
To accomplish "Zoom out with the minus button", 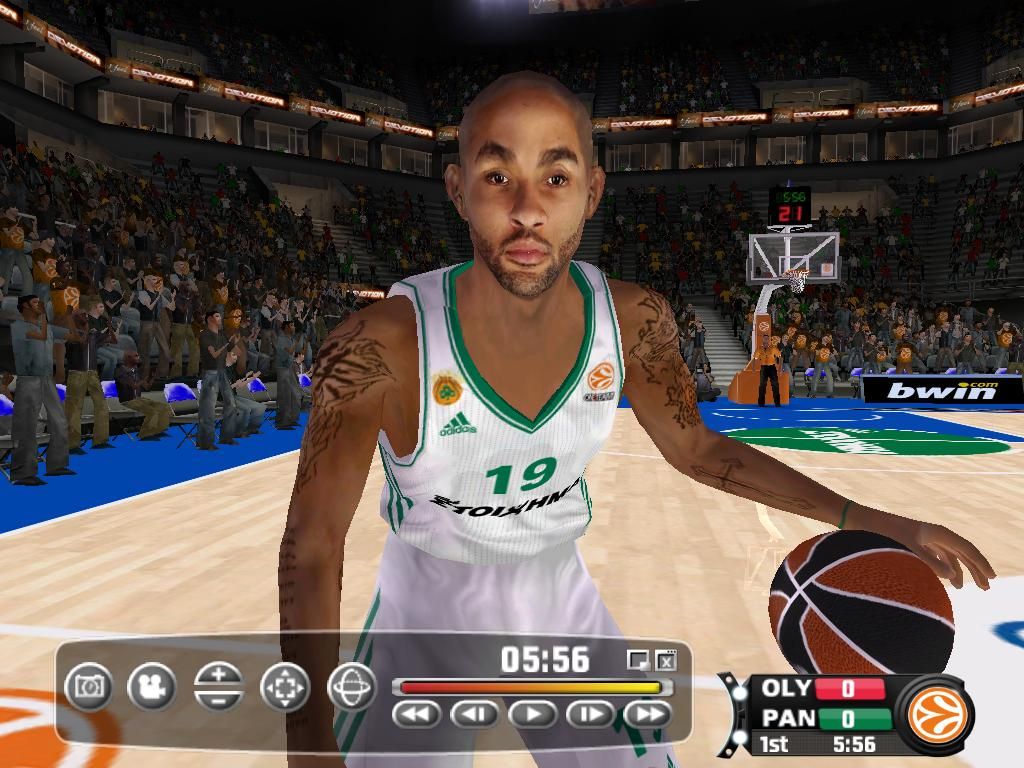I will (219, 699).
